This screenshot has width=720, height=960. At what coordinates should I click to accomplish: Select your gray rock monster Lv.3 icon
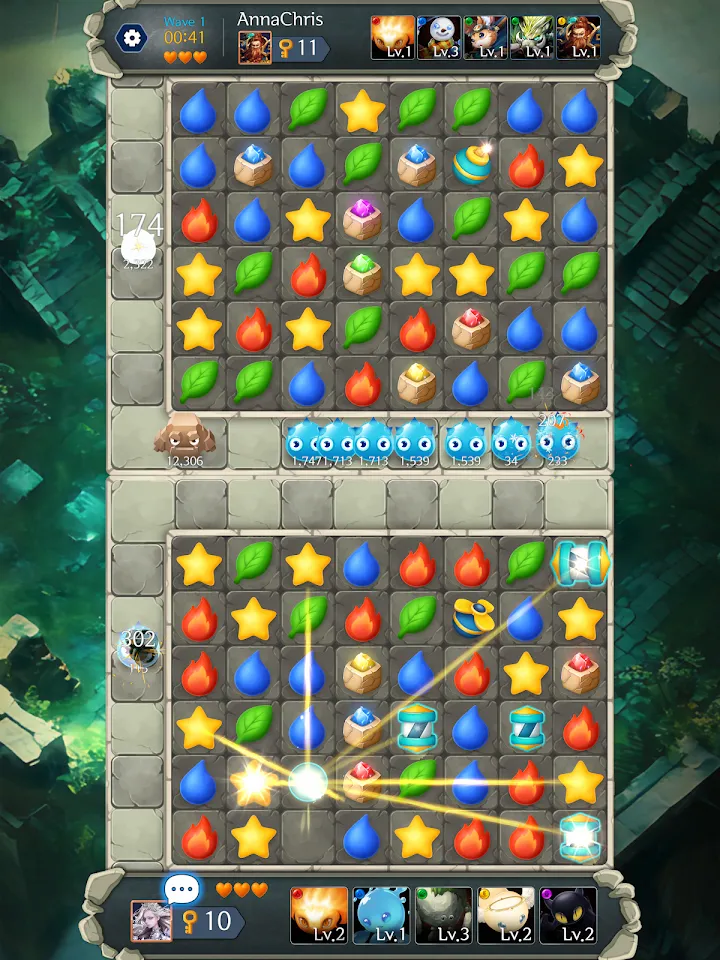[x=443, y=915]
